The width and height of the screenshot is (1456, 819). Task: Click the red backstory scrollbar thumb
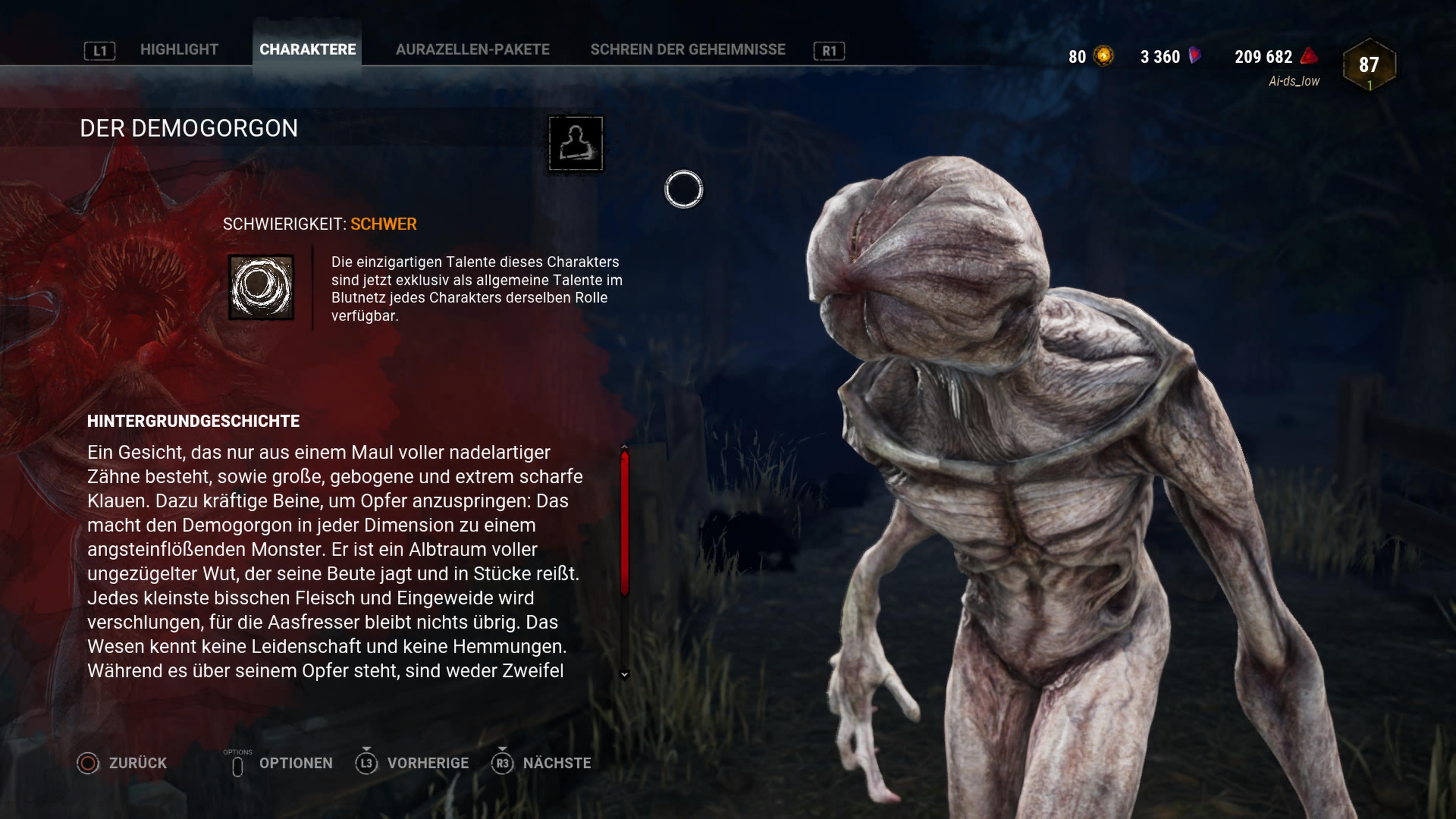coord(624,523)
